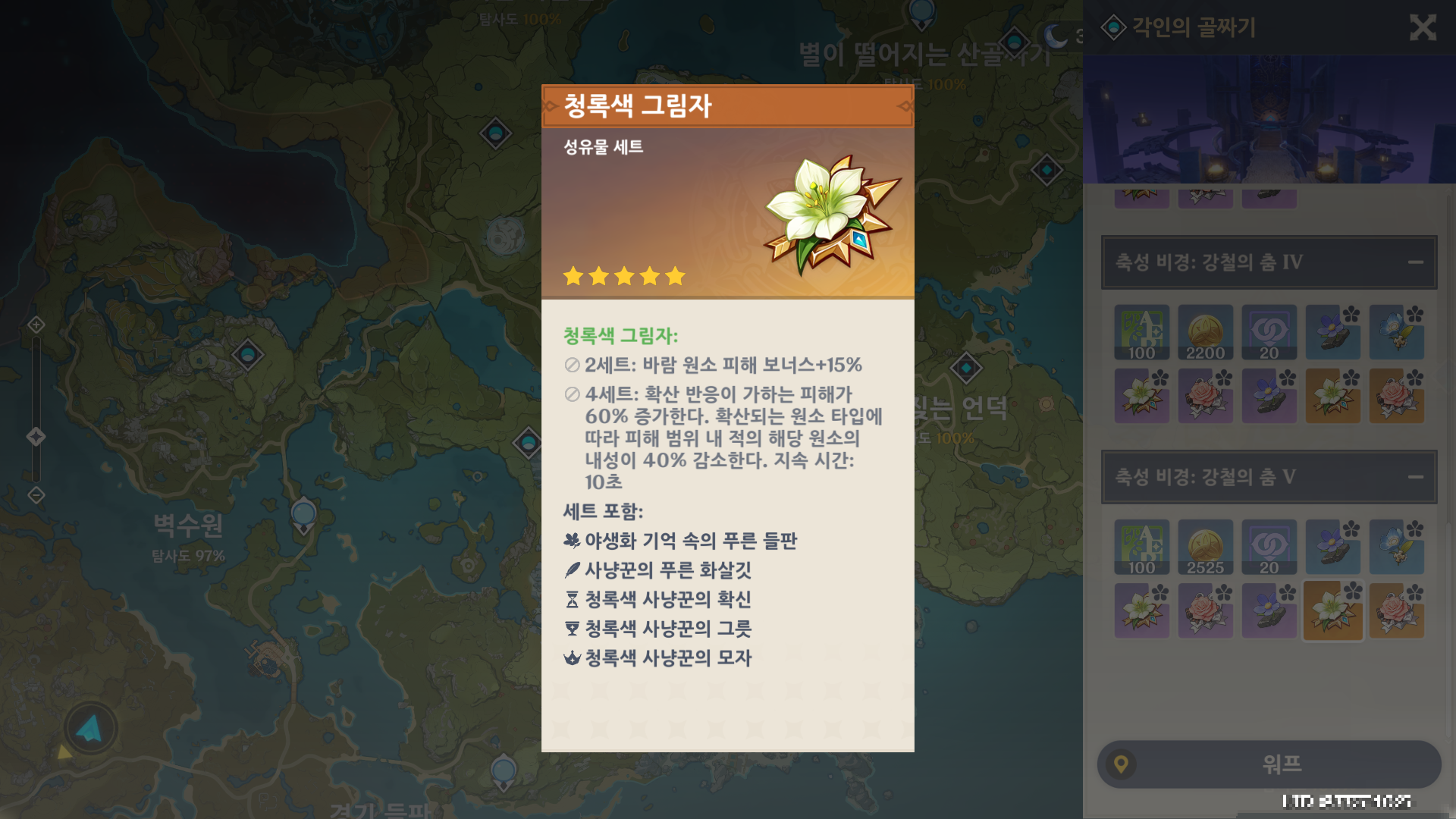The image size is (1456, 819).
Task: Collapse the 축성 비경: 강철의 춤 V section
Action: coord(1417,478)
